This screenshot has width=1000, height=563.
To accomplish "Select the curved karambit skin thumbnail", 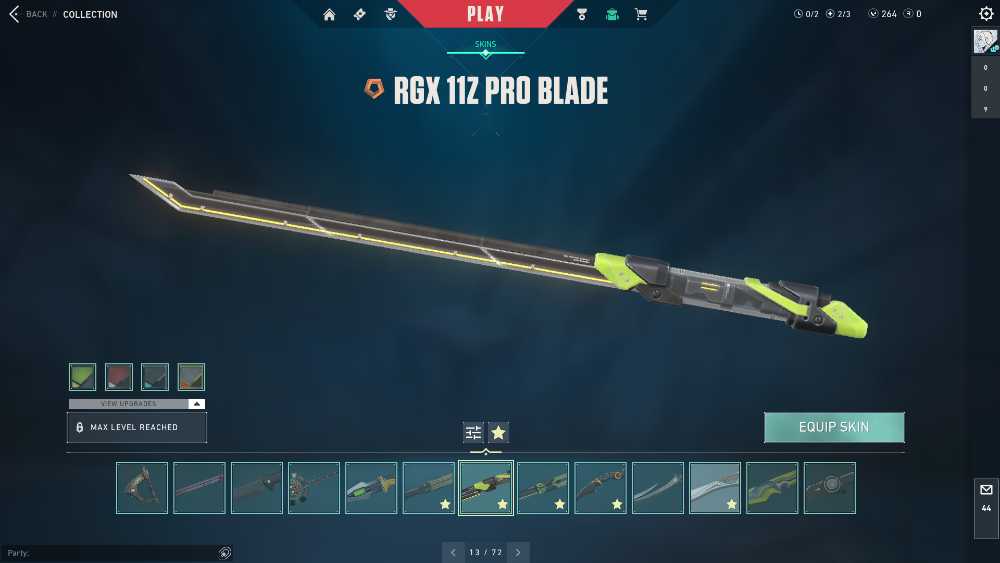I will [601, 488].
